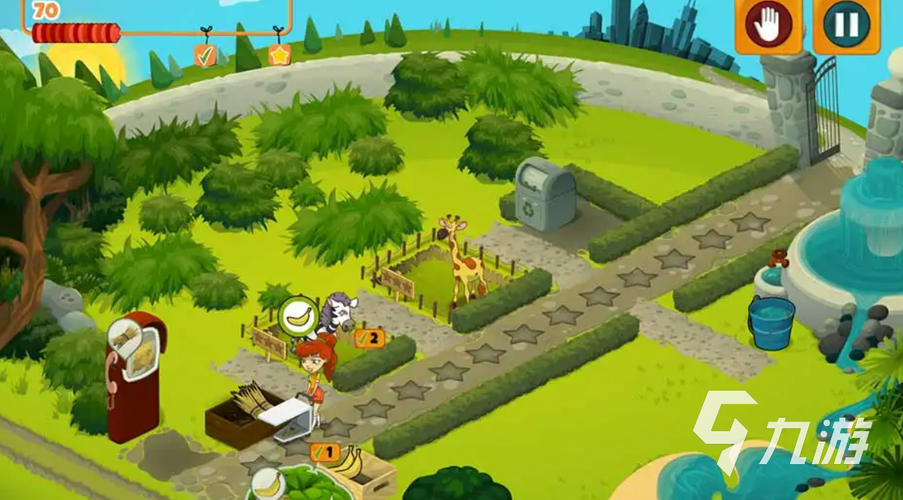This screenshot has height=500, width=903.
Task: Tap the red hand stop button
Action: tap(768, 24)
